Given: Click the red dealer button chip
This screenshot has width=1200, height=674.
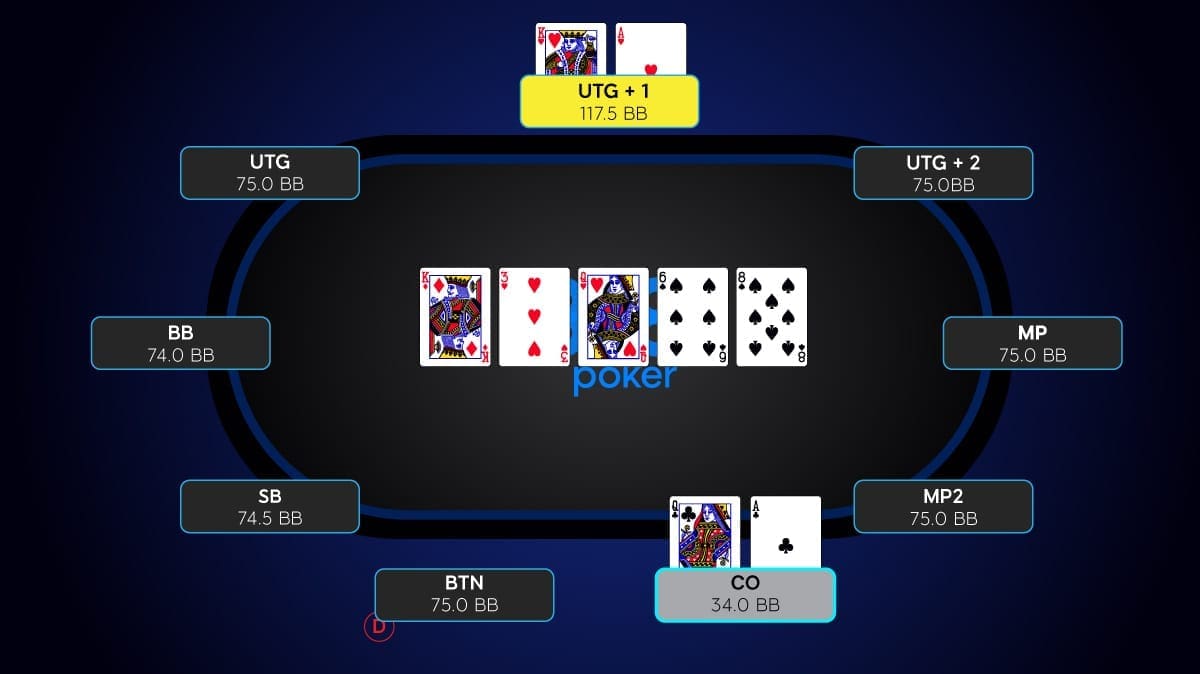Looking at the screenshot, I should click(379, 627).
